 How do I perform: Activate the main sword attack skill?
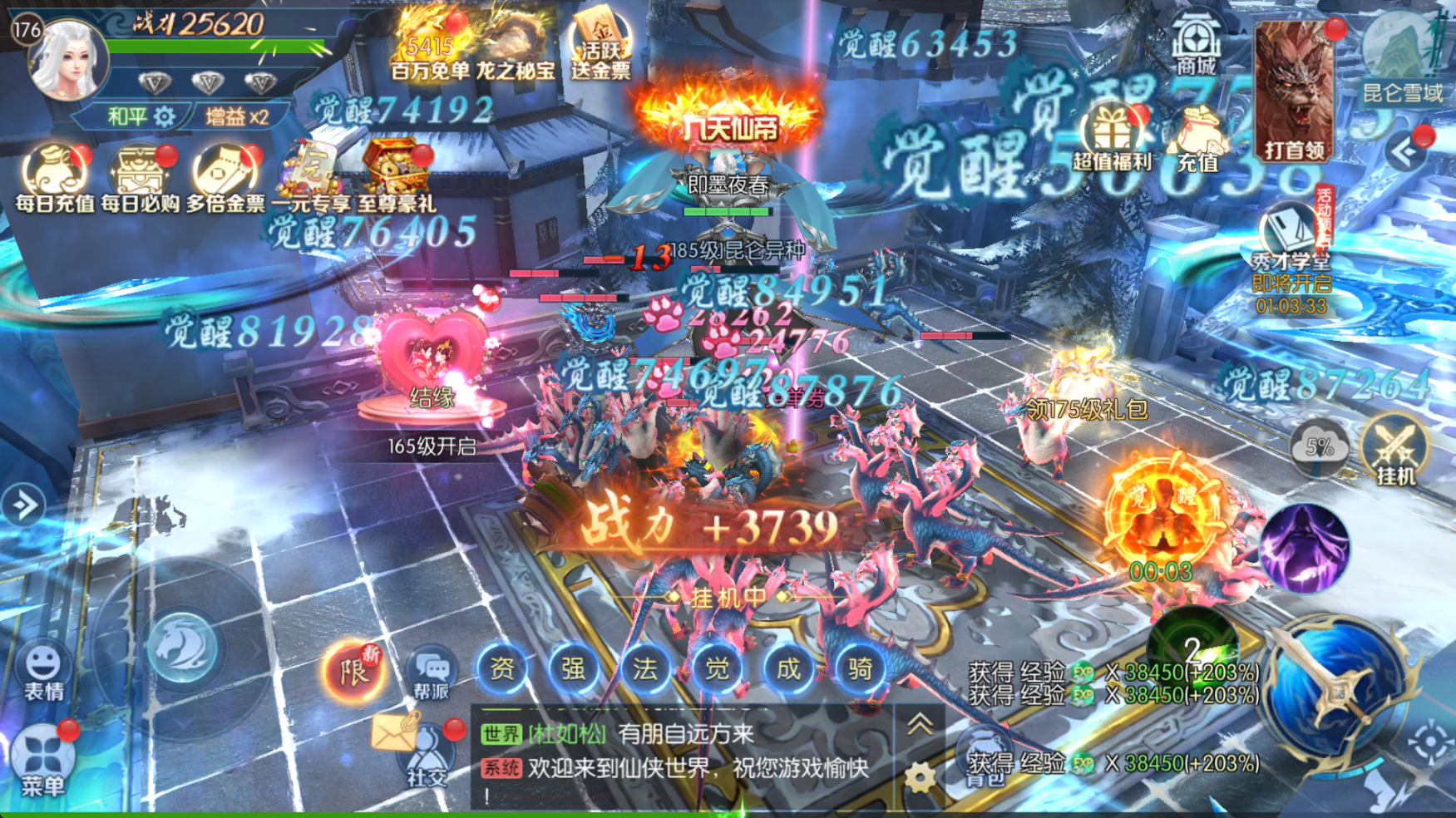(1335, 689)
